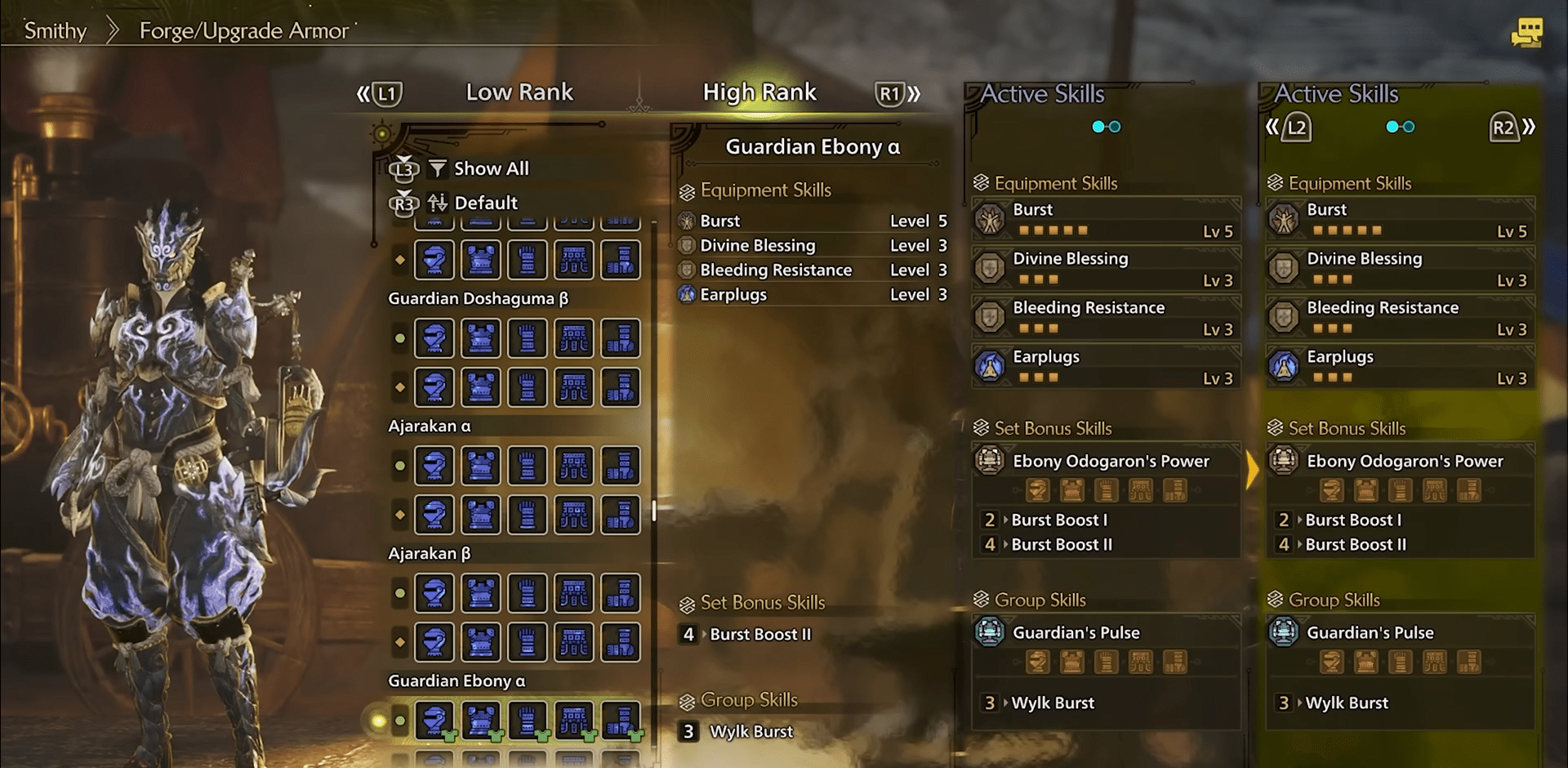Viewport: 1568px width, 768px height.
Task: Click the Guardian's Pulse group skill icon
Action: [989, 632]
